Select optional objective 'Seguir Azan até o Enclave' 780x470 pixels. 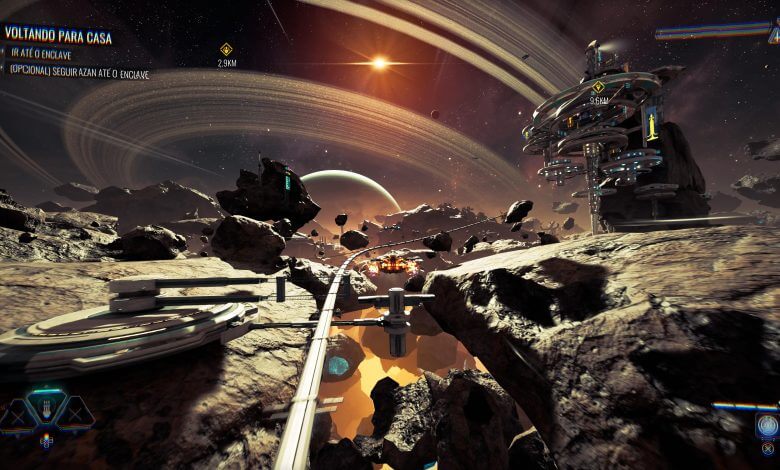pos(80,73)
